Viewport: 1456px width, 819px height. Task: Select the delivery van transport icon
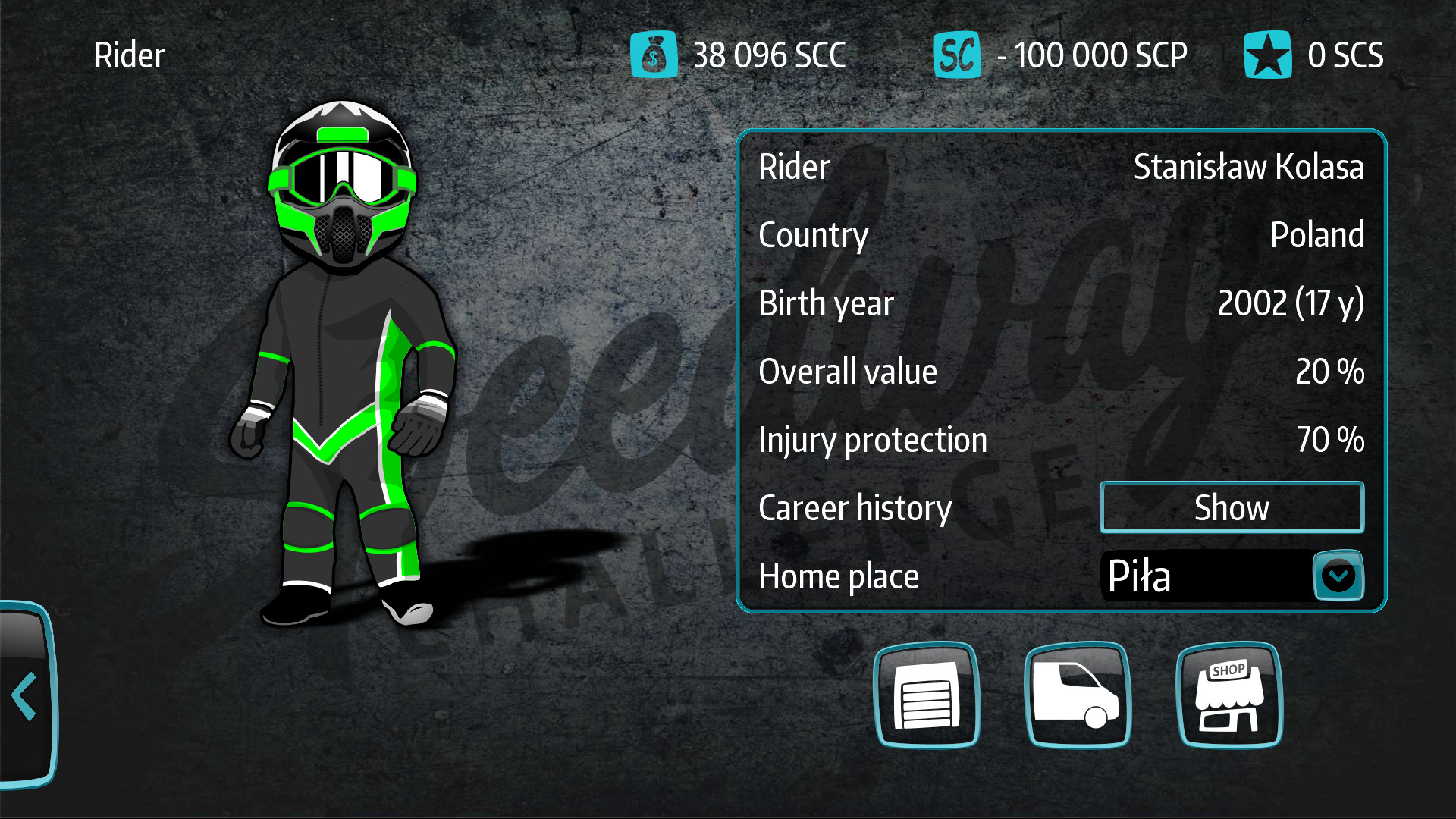[1078, 696]
